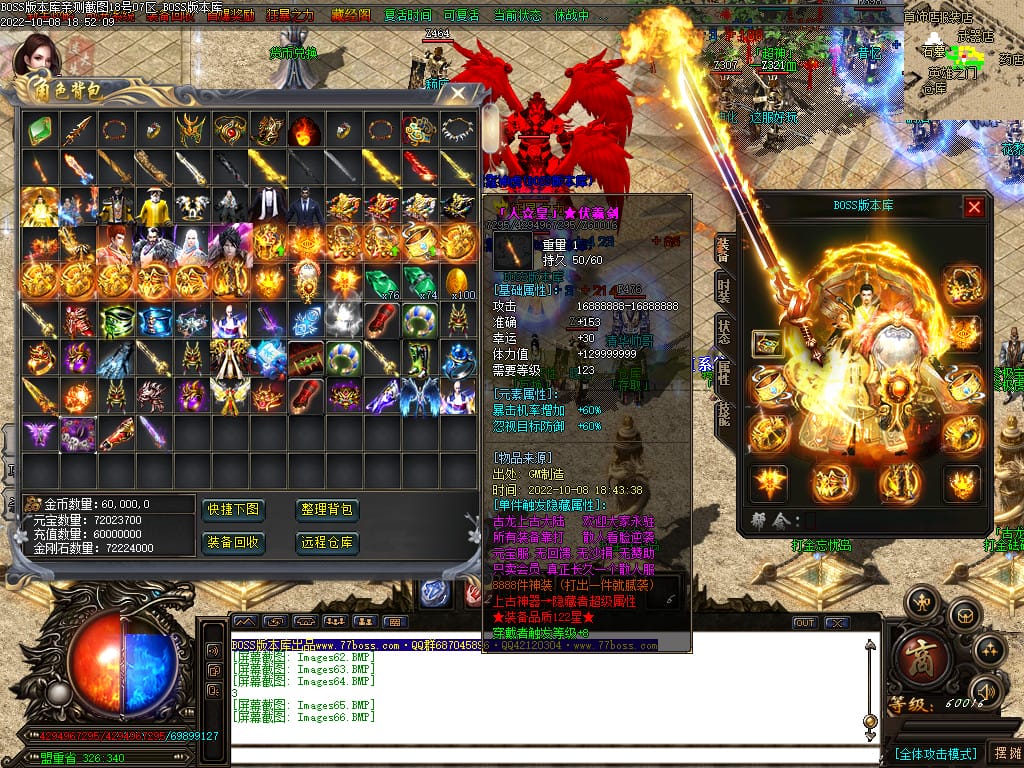Close the character backpack window
Image resolution: width=1024 pixels, height=768 pixels.
tap(458, 94)
